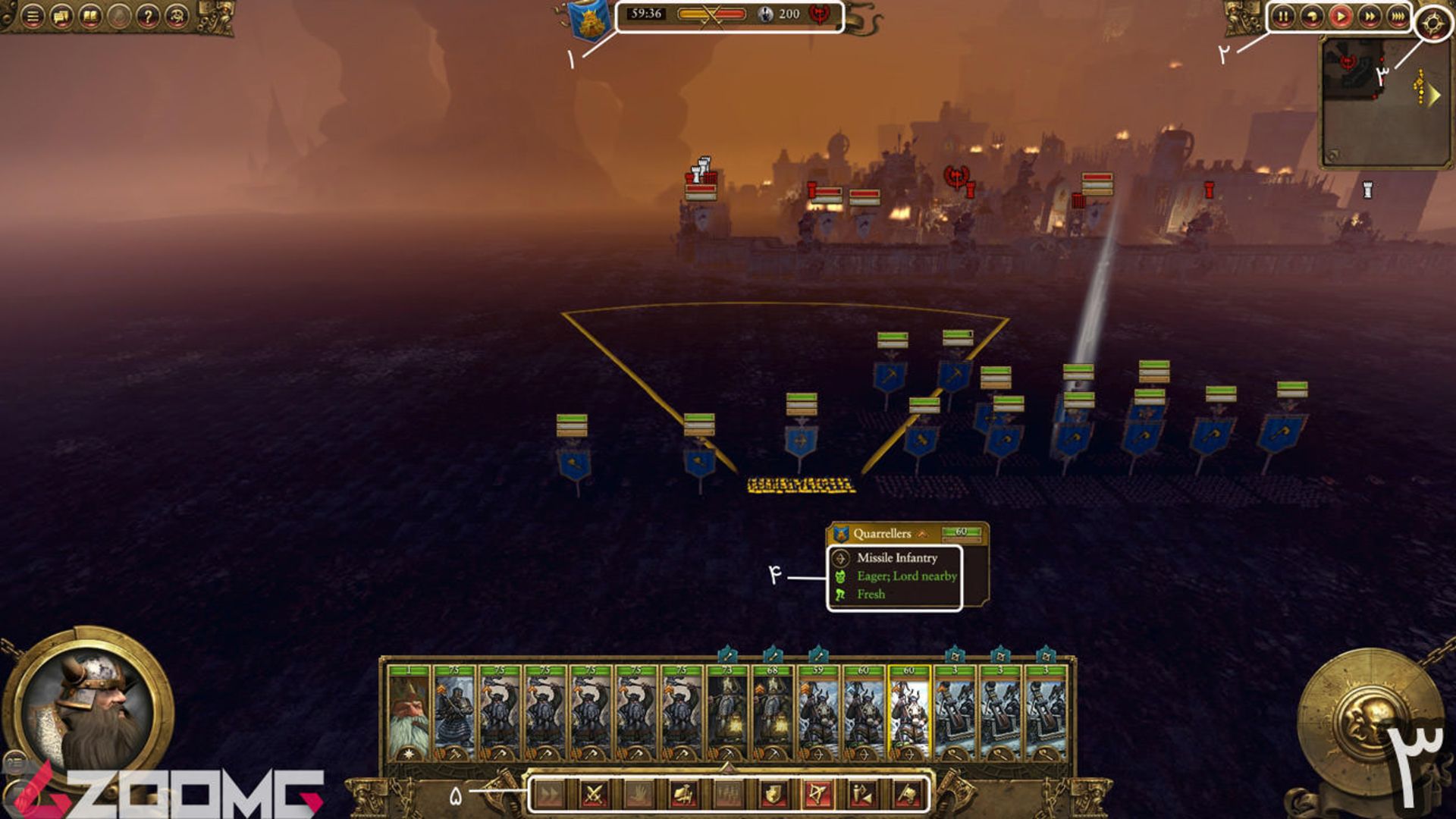Select the unit card showing 68 soldiers
This screenshot has width=1456, height=819.
click(x=773, y=713)
